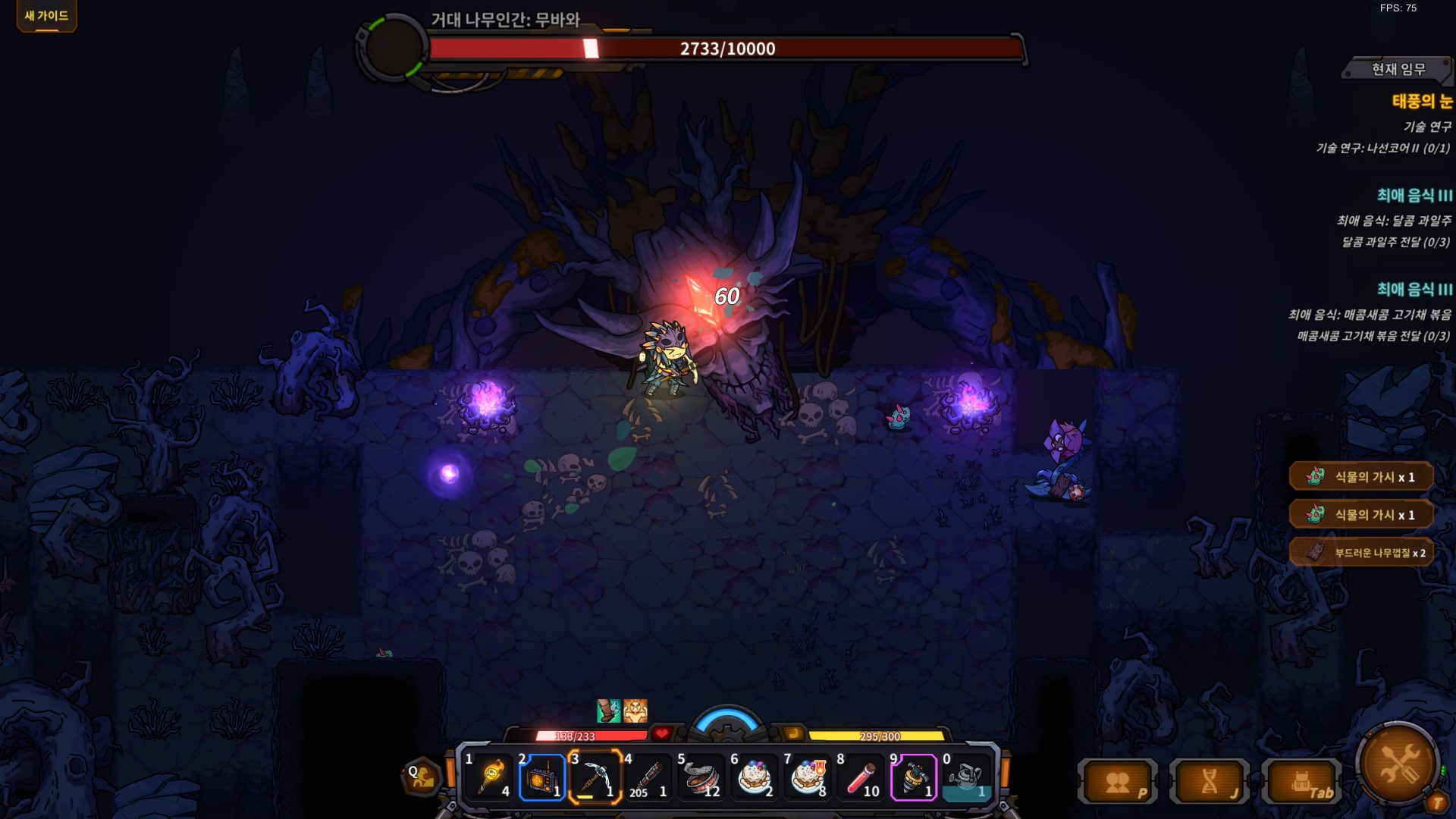Choose the dynamite stick hotbar slot
The width and height of the screenshot is (1456, 819).
click(648, 777)
